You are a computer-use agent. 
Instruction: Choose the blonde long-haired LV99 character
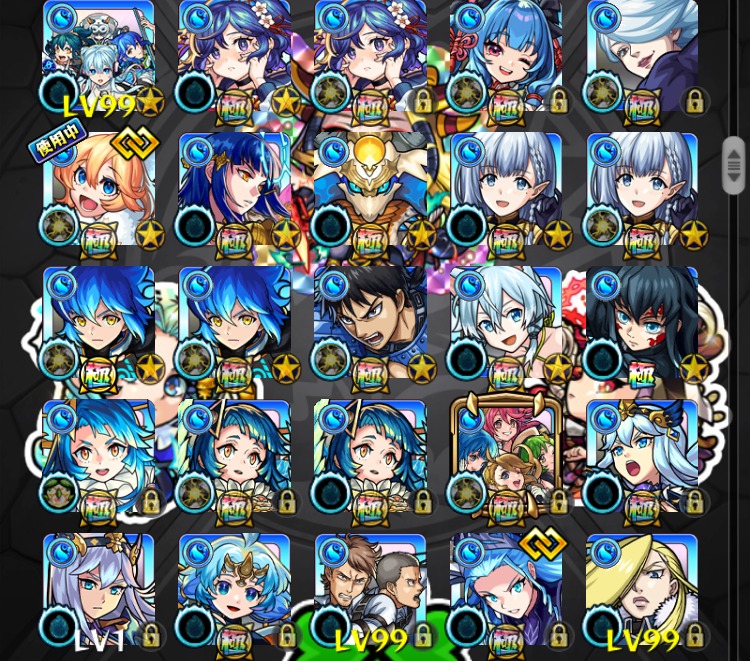click(x=641, y=590)
